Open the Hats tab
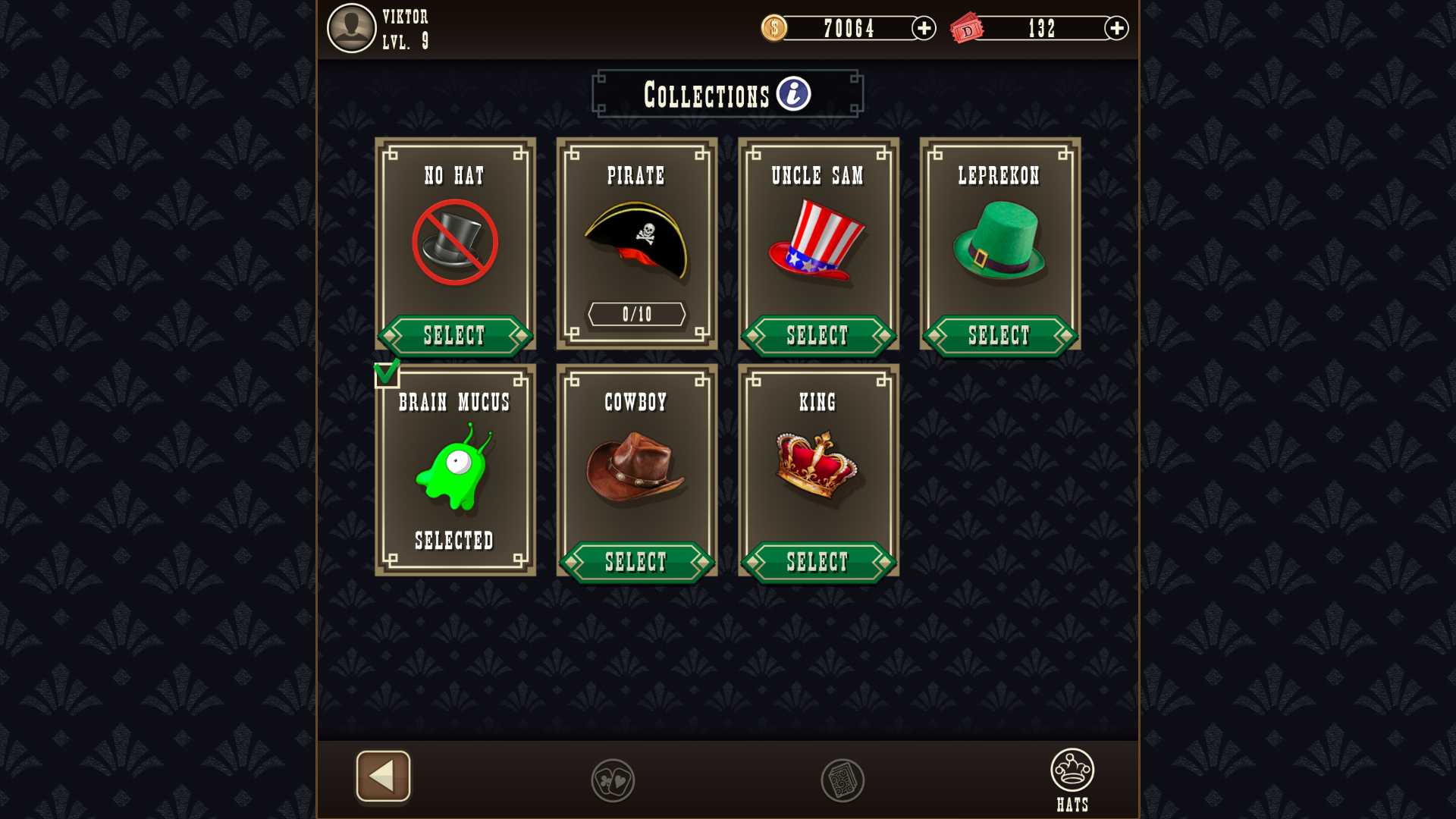The height and width of the screenshot is (819, 1456). click(1072, 780)
